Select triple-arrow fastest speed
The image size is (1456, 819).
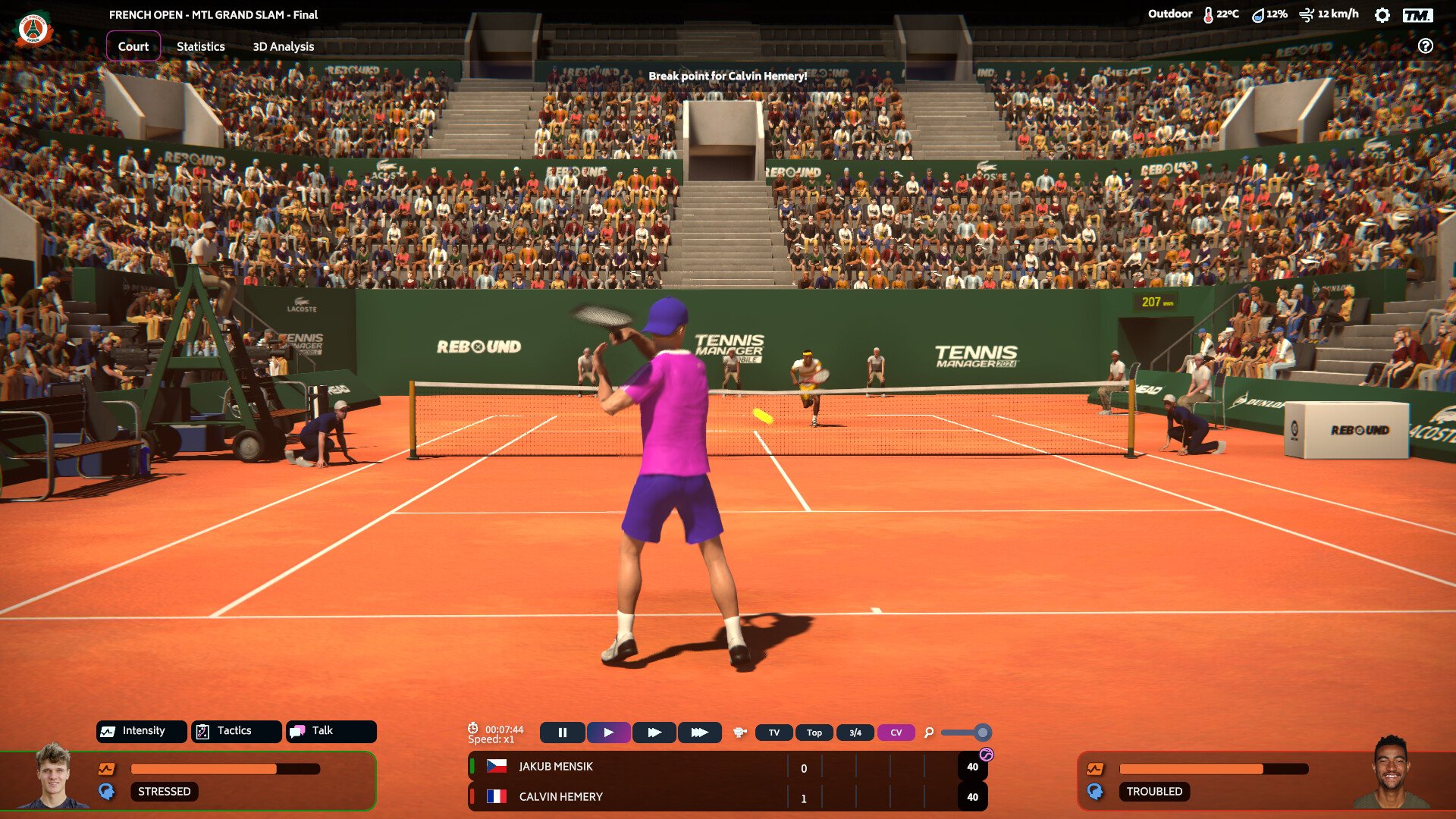[699, 733]
